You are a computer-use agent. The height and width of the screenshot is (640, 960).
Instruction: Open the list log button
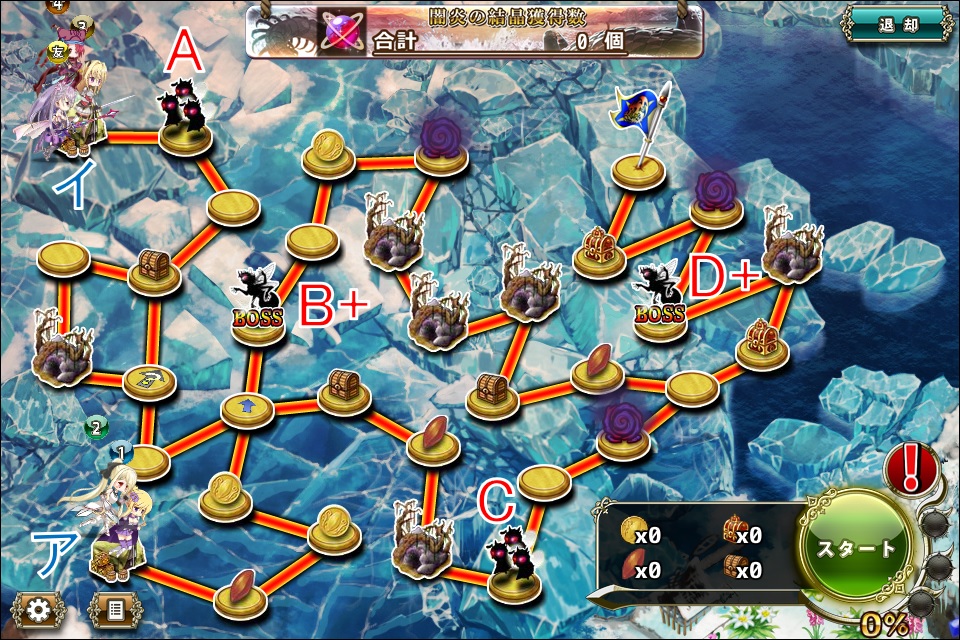pyautogui.click(x=114, y=608)
